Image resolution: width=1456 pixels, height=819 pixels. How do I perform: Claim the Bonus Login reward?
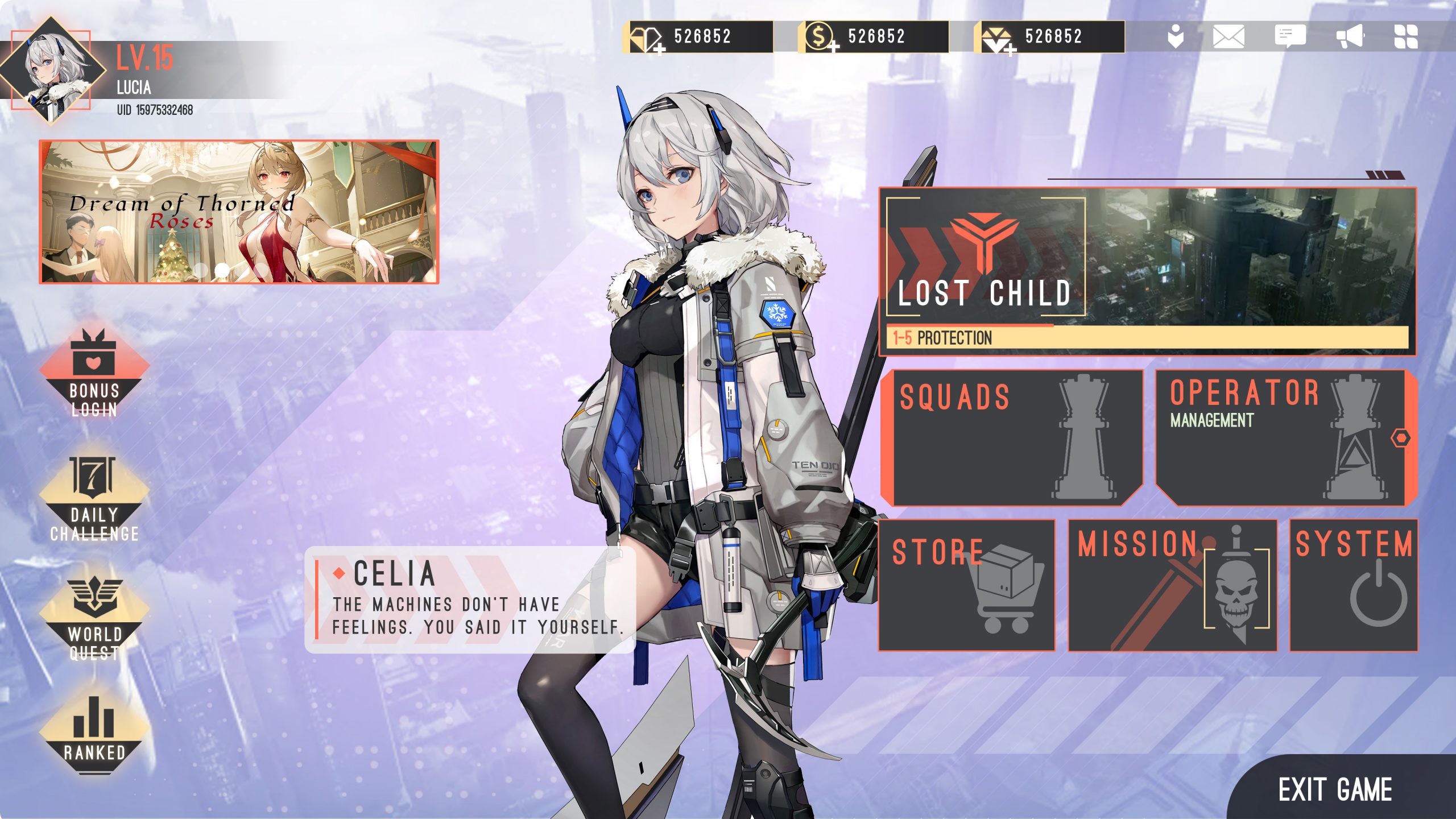(94, 373)
